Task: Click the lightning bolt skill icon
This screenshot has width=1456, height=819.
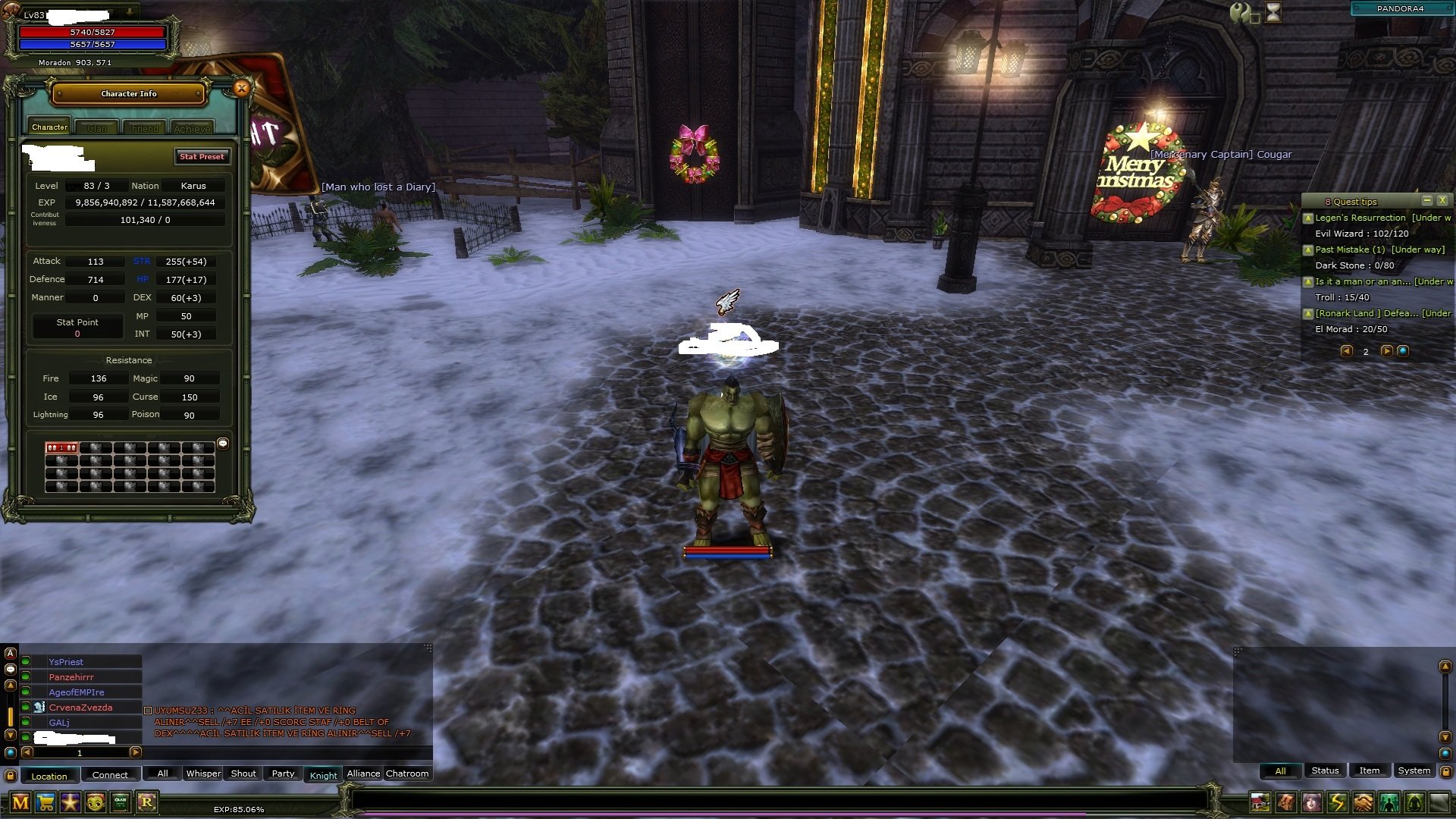Action: (1337, 802)
